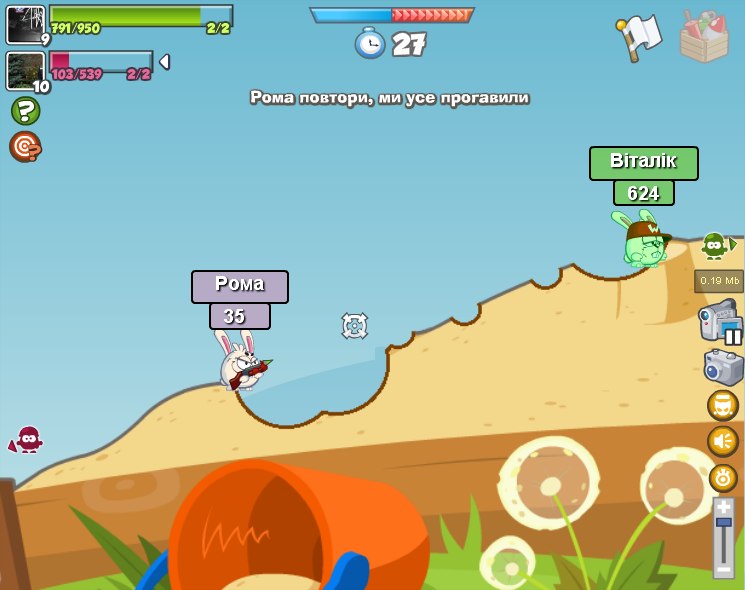Open the green question mark help

click(x=25, y=111)
